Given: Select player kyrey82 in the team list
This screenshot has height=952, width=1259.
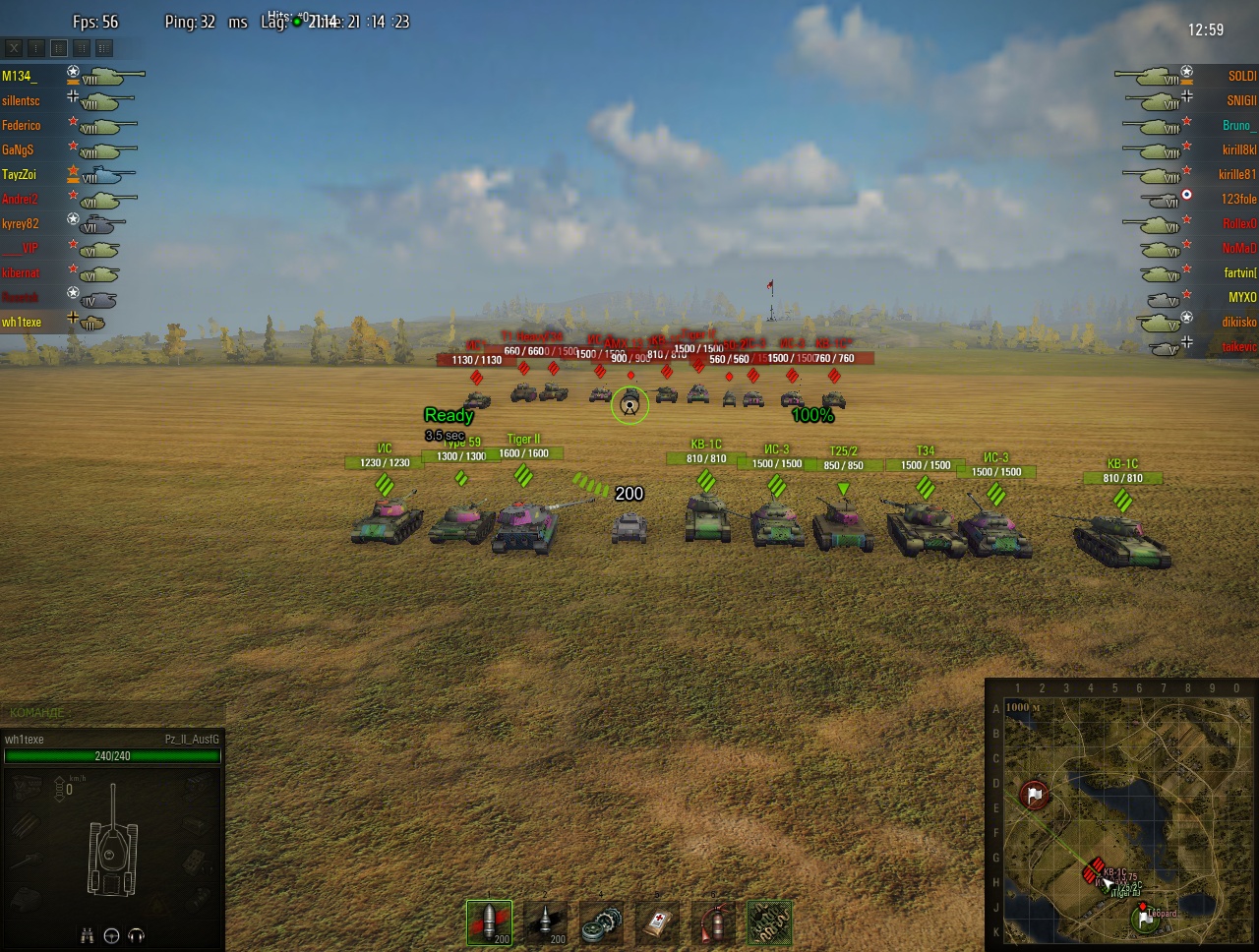Looking at the screenshot, I should (20, 223).
